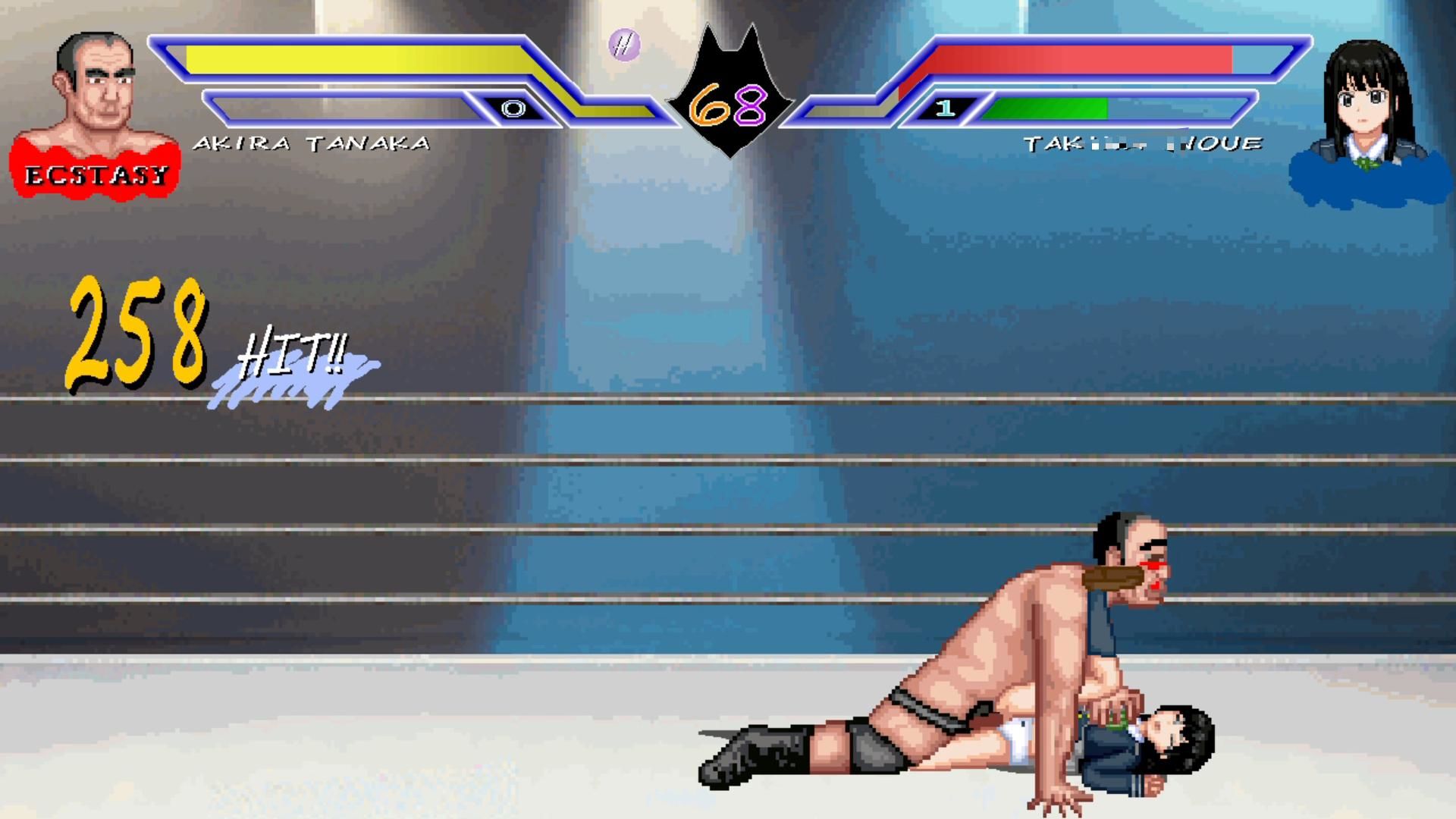The width and height of the screenshot is (1456, 819).
Task: Click the timer showing 68
Action: click(x=730, y=106)
